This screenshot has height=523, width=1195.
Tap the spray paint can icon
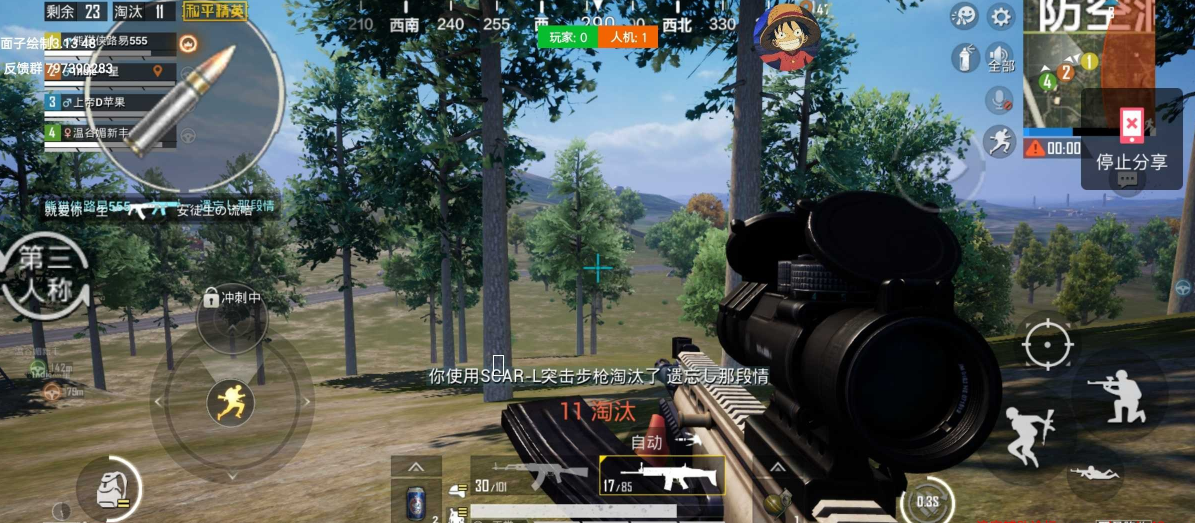click(x=964, y=58)
